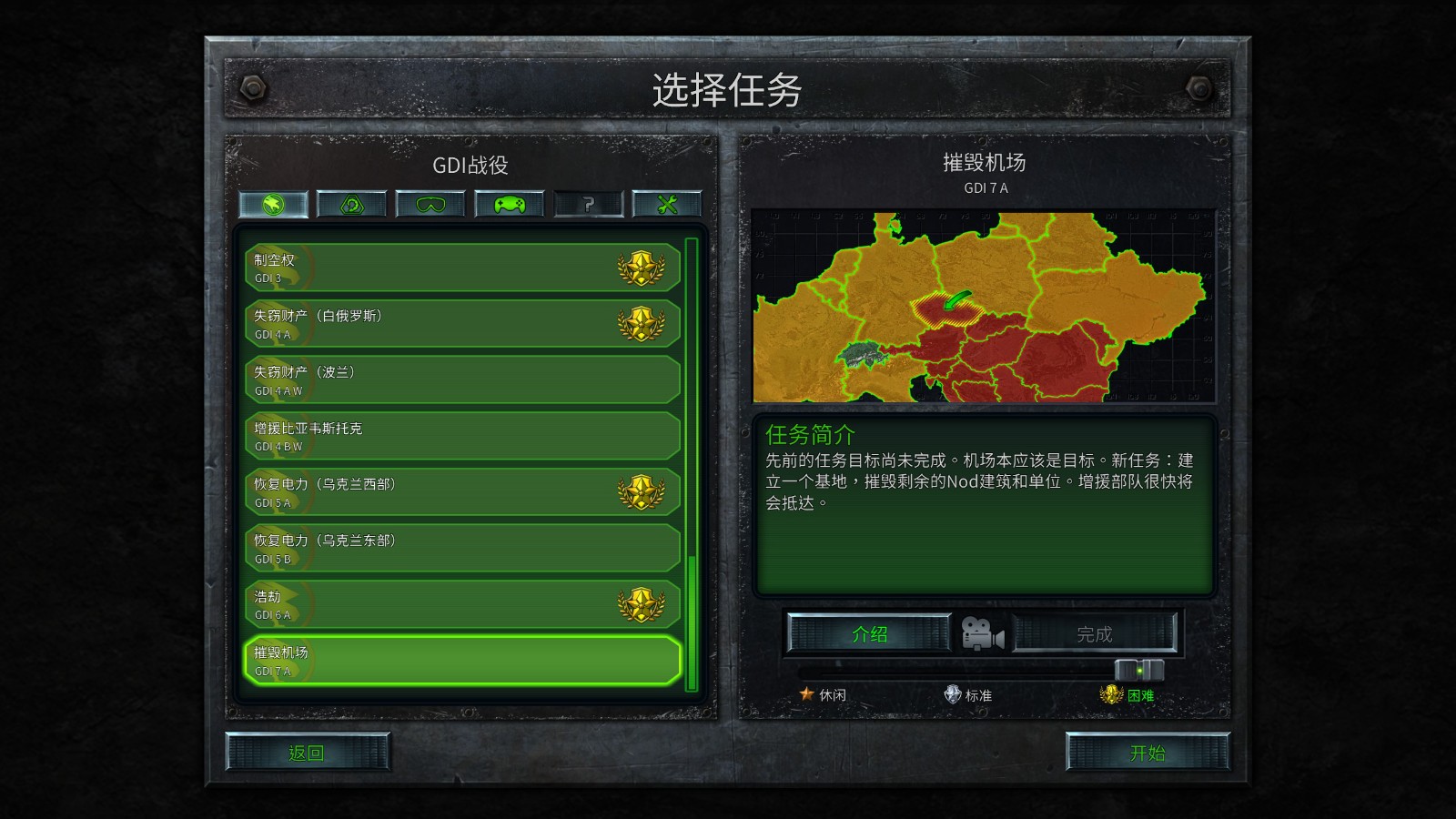Select the GDI eagle campaign tab
The width and height of the screenshot is (1456, 819).
coord(272,204)
